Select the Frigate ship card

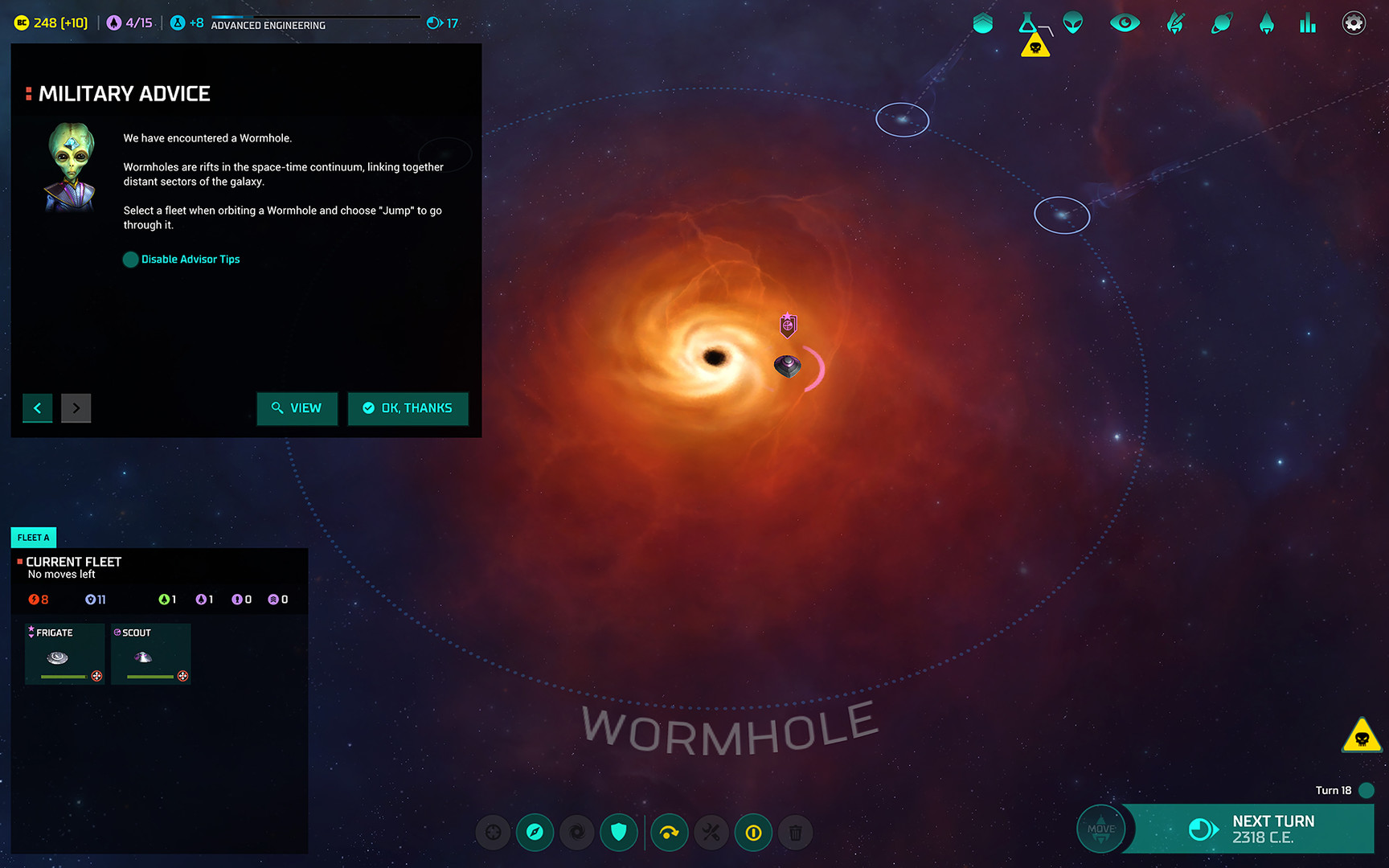[64, 654]
